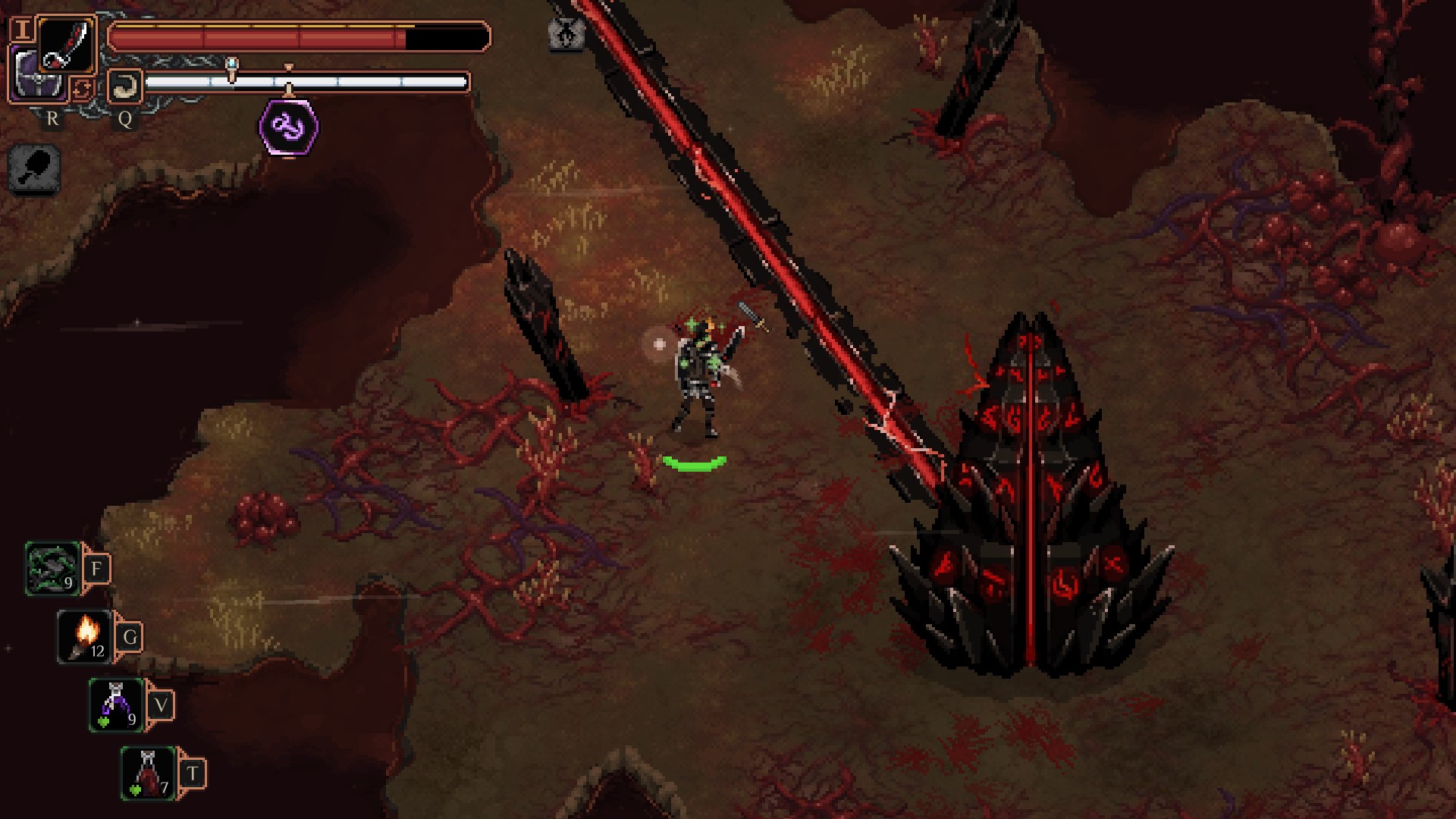
Task: Click the grey drumstick hunger icon
Action: coord(35,168)
